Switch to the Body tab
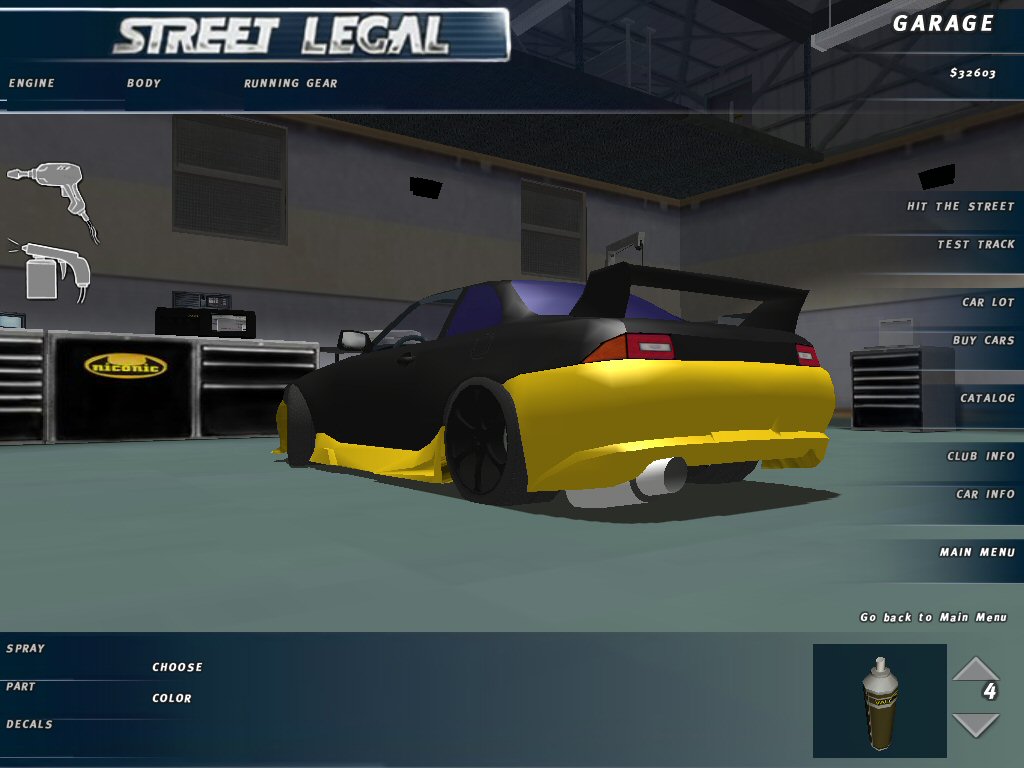 [x=143, y=83]
